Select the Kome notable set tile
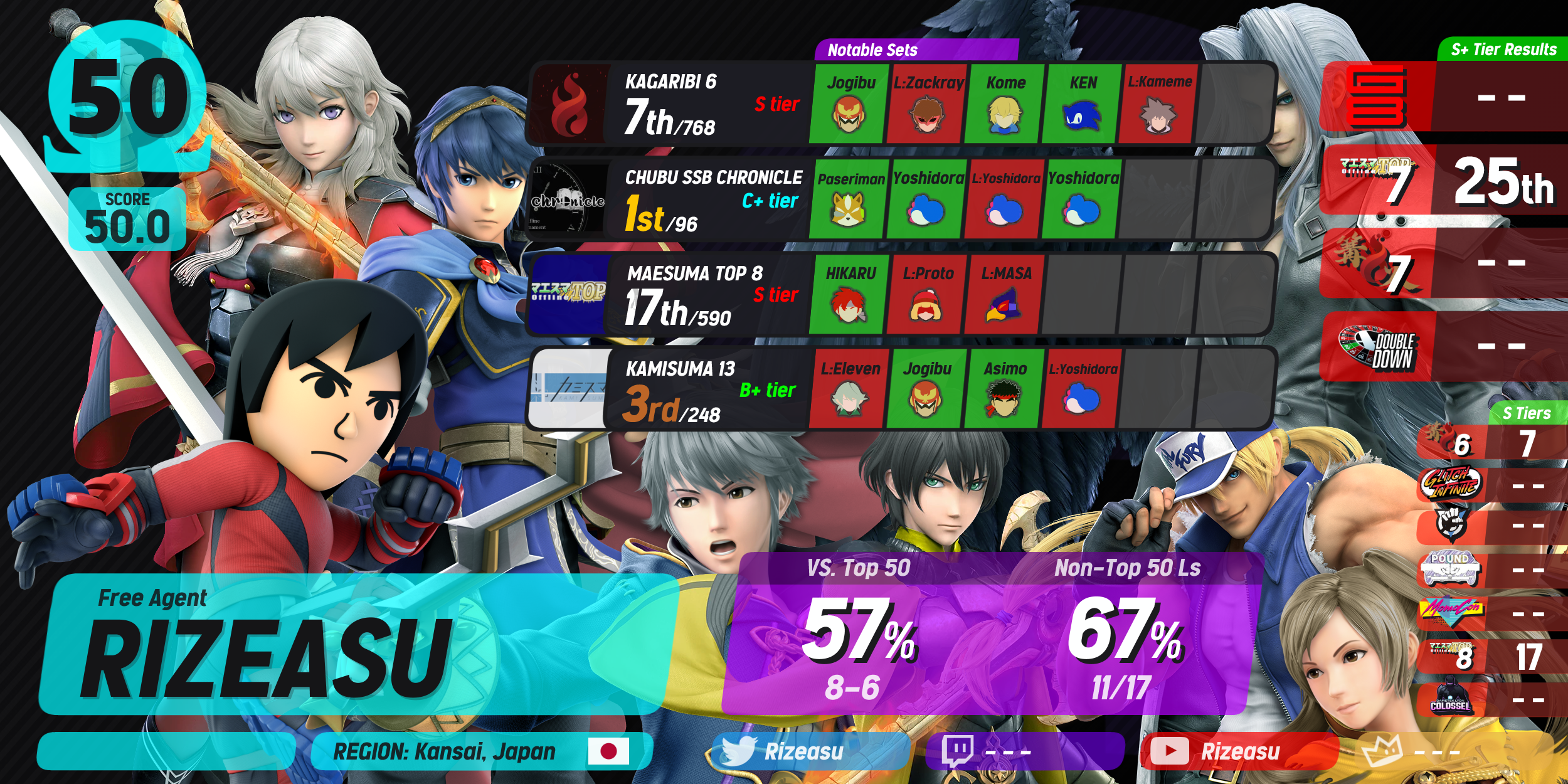Screen dimensions: 1568x784 (x=1005, y=103)
